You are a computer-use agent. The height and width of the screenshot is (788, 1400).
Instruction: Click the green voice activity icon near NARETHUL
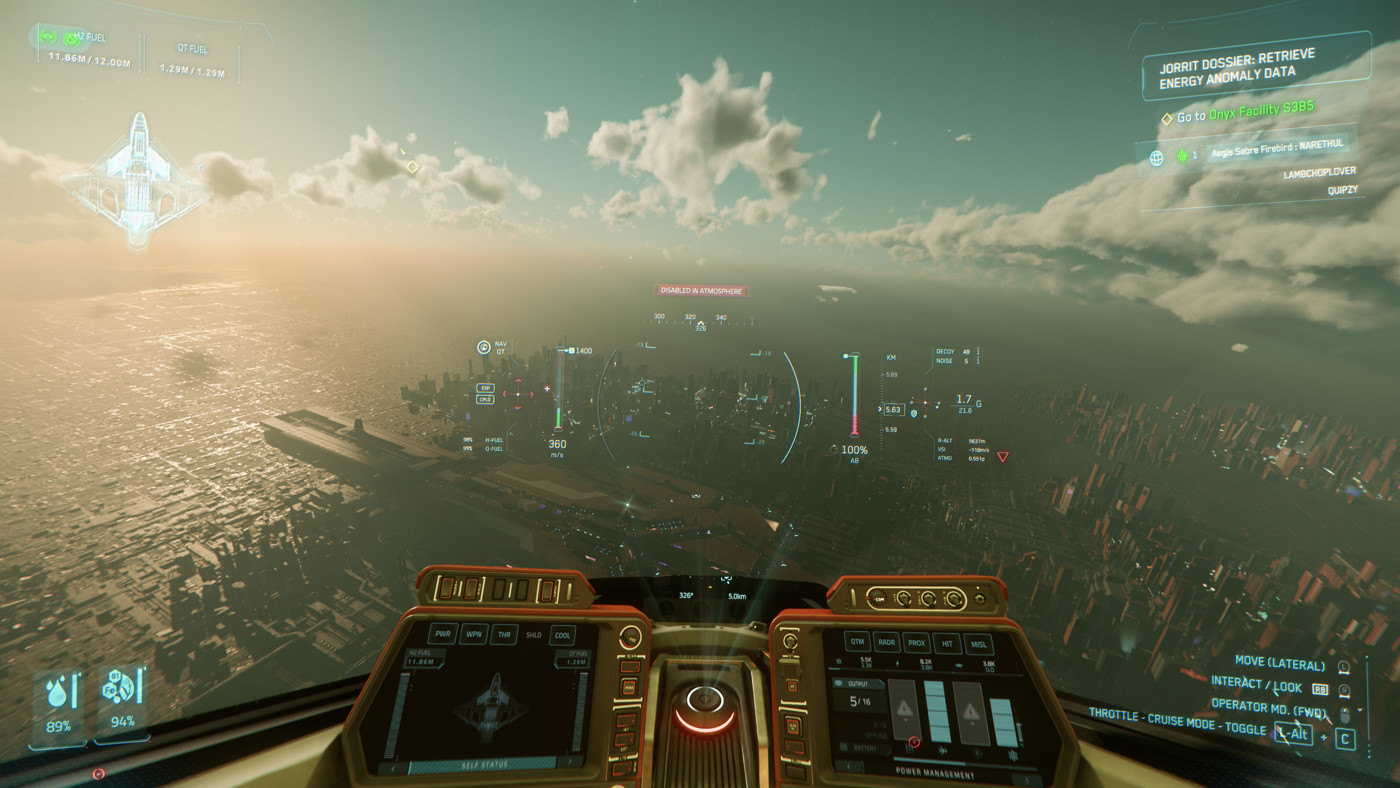click(1182, 155)
